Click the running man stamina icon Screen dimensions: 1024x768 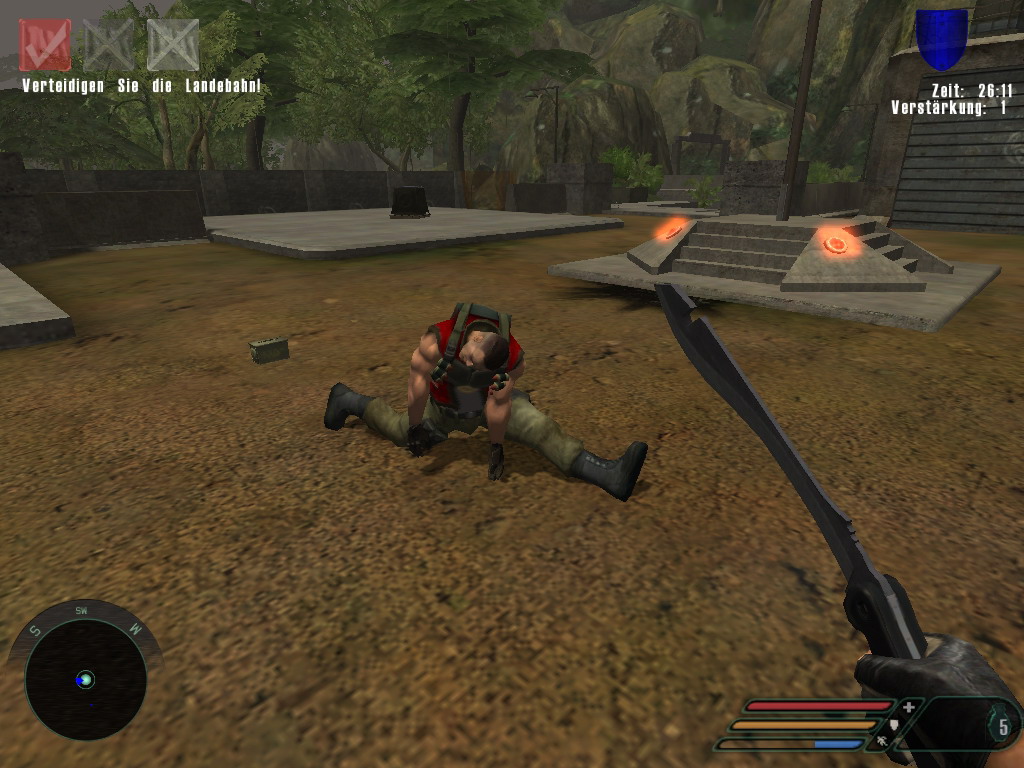(882, 742)
